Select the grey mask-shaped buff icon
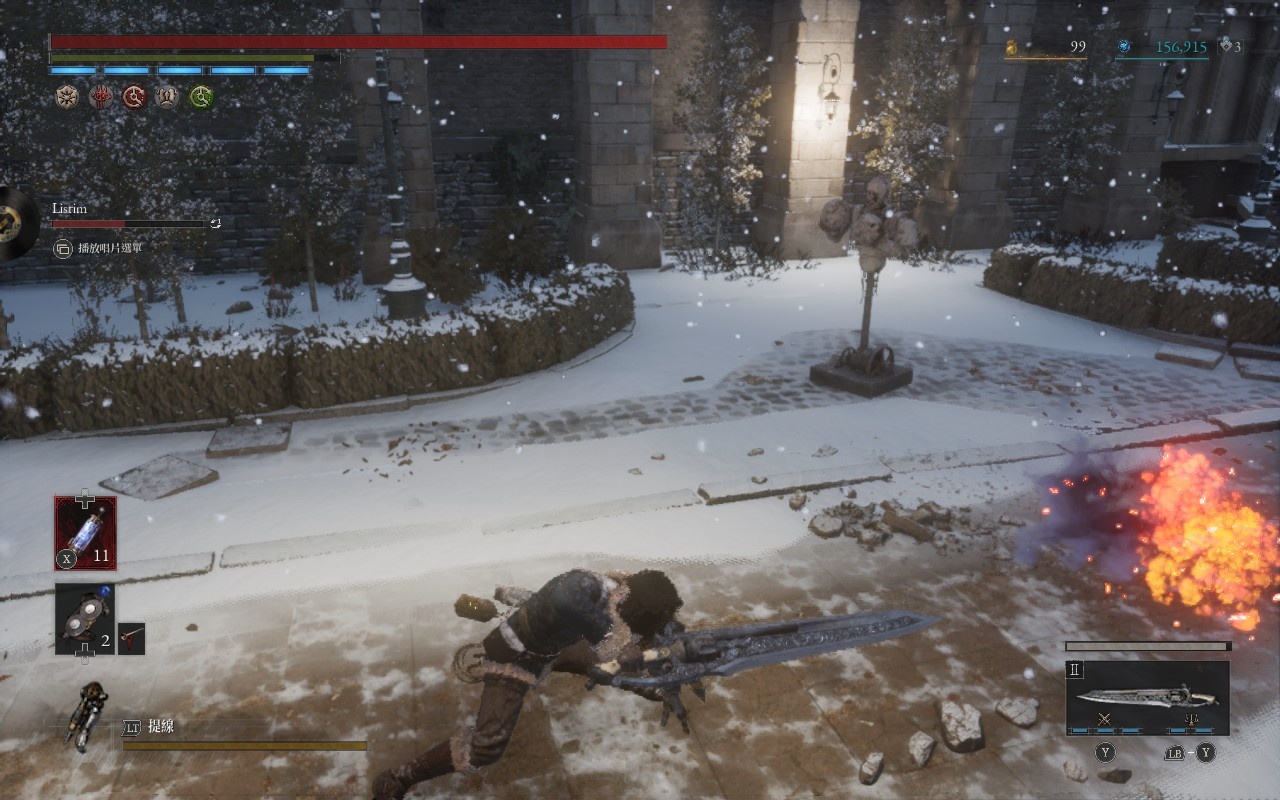Viewport: 1280px width, 800px height. pos(168,97)
